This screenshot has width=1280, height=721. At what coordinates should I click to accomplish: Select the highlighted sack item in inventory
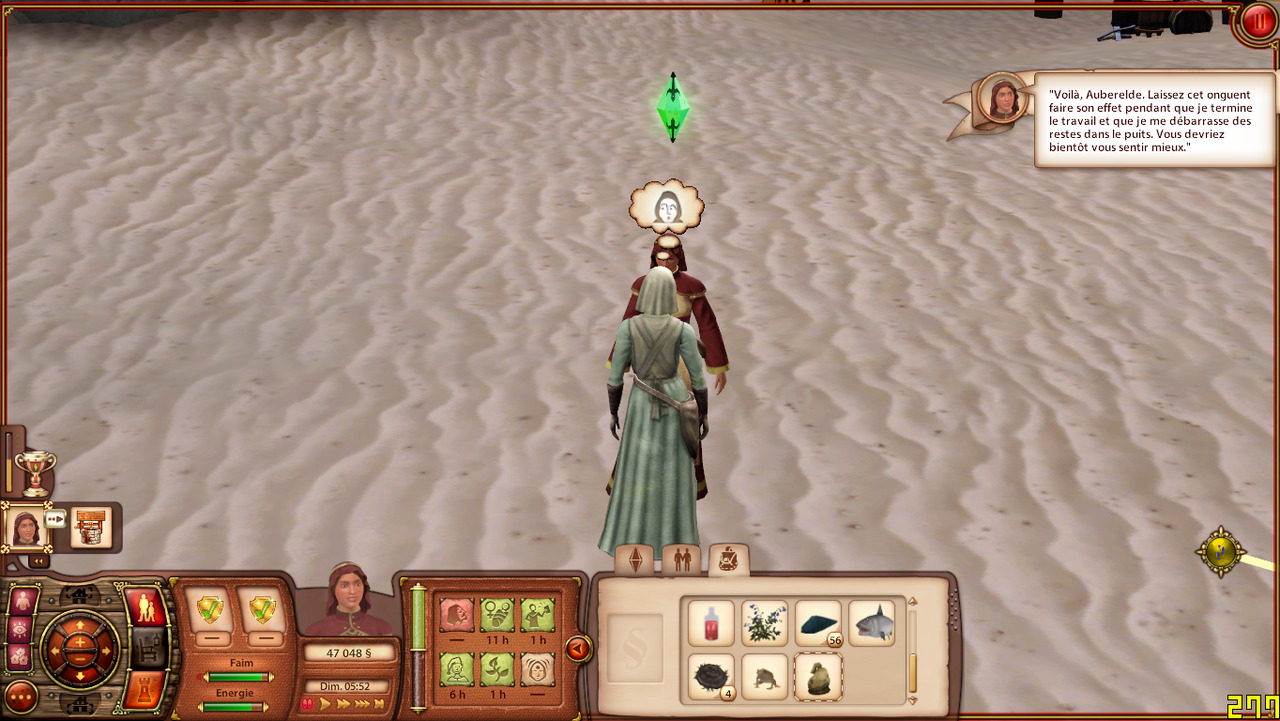click(x=818, y=677)
